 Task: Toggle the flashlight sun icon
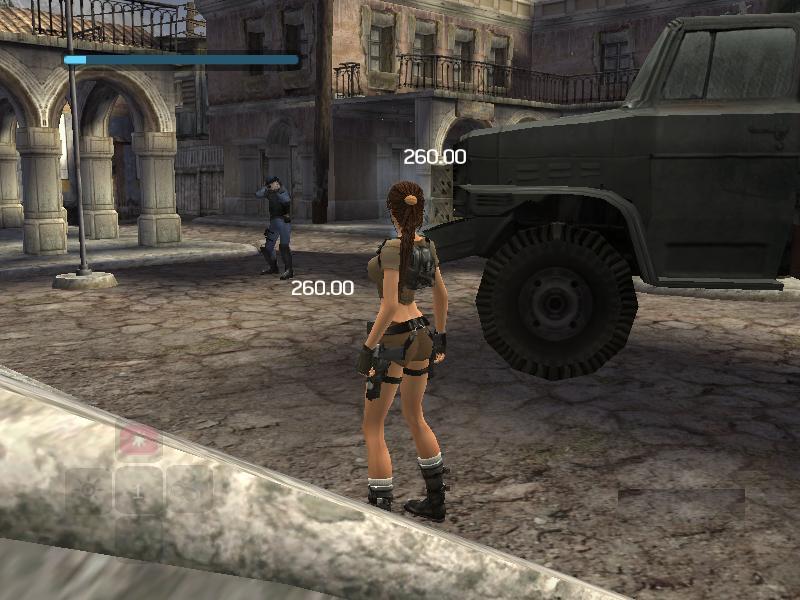pos(89,490)
